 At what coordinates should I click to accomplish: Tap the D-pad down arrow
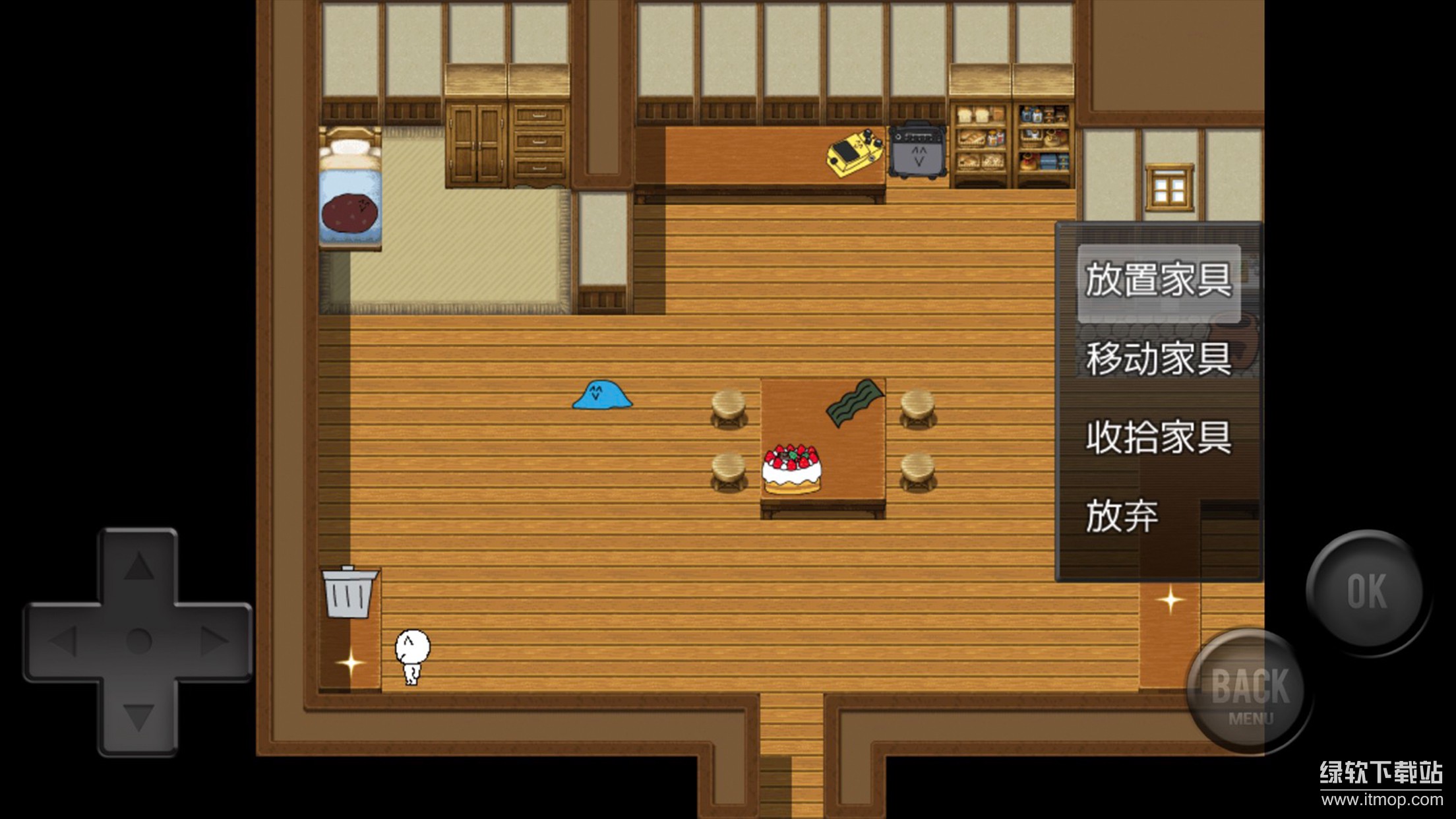click(138, 717)
